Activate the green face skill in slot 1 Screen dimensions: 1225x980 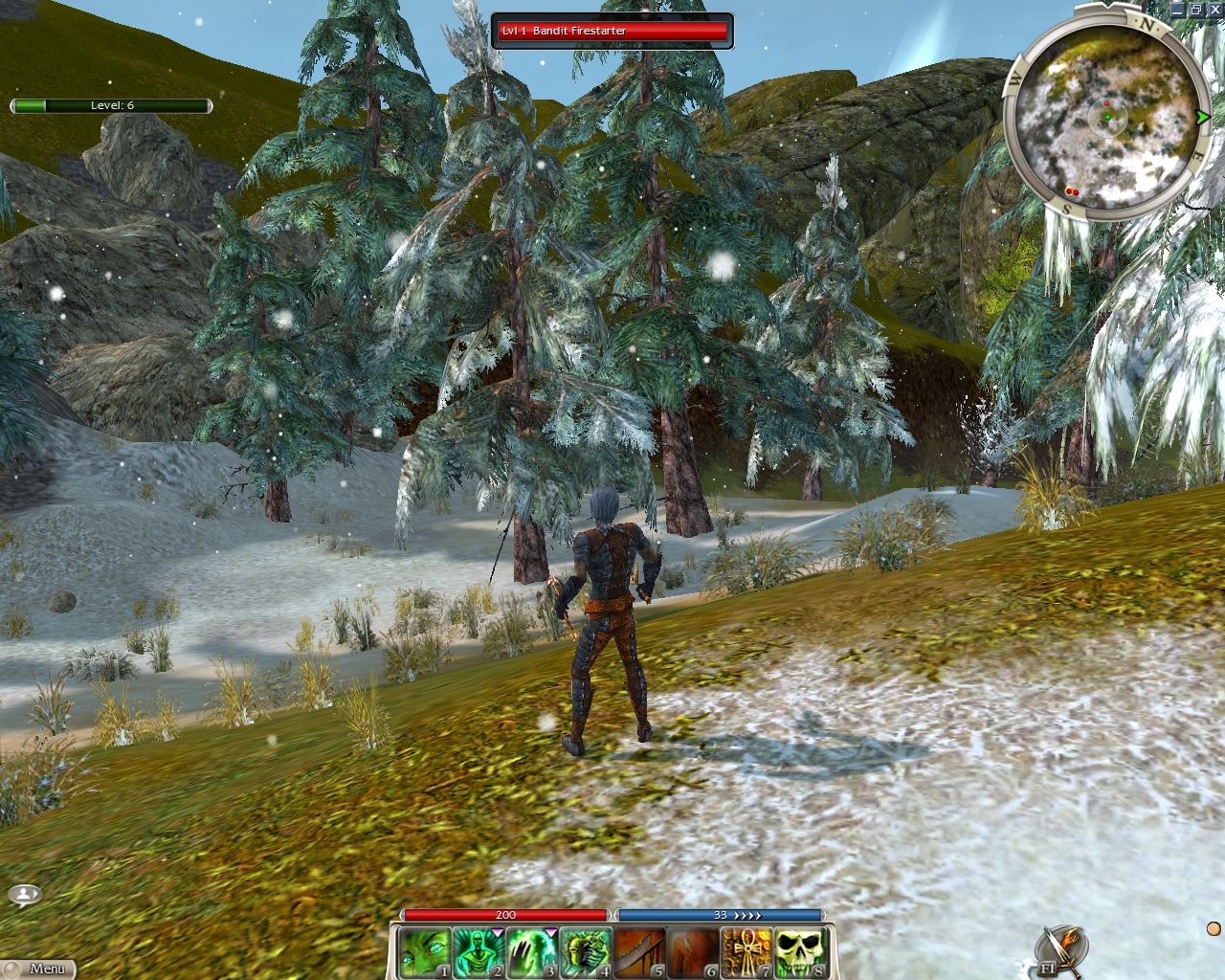(424, 953)
